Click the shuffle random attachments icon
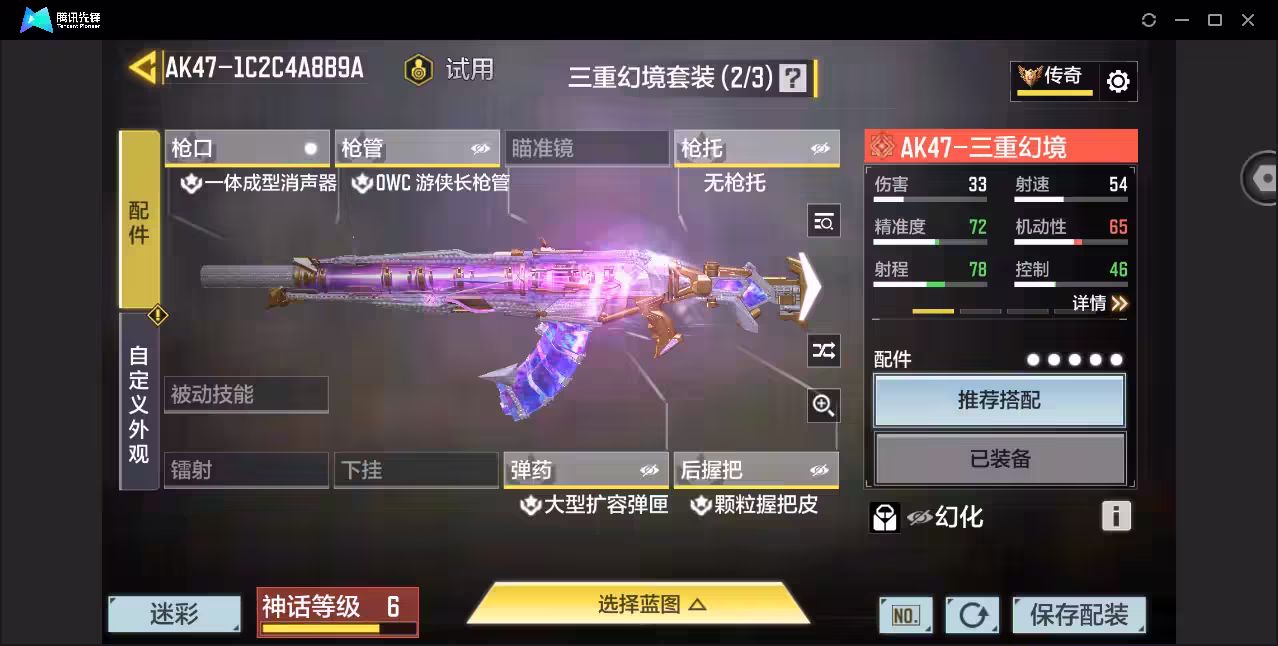The image size is (1278, 646). tap(823, 351)
